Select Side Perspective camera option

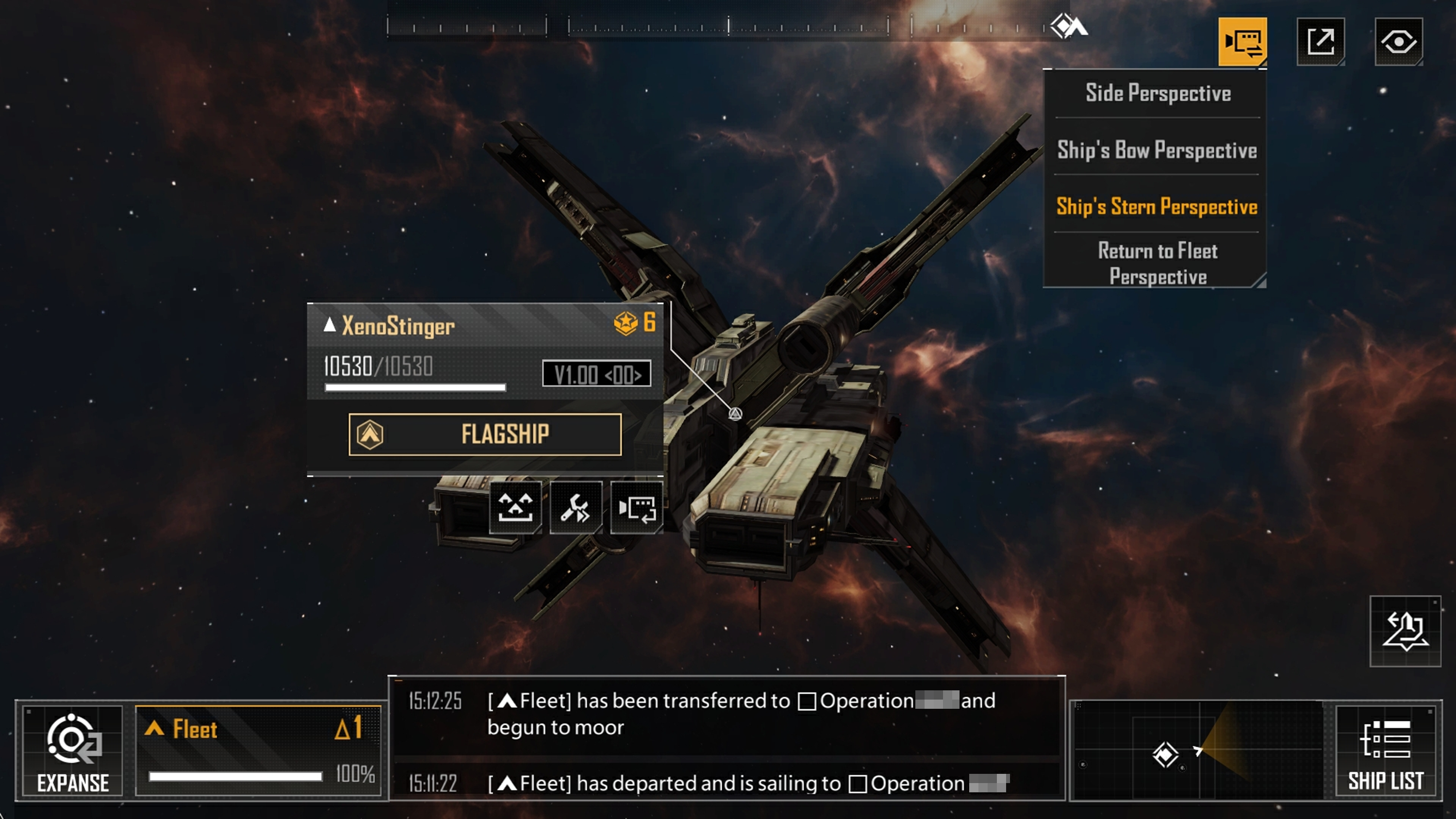1158,93
